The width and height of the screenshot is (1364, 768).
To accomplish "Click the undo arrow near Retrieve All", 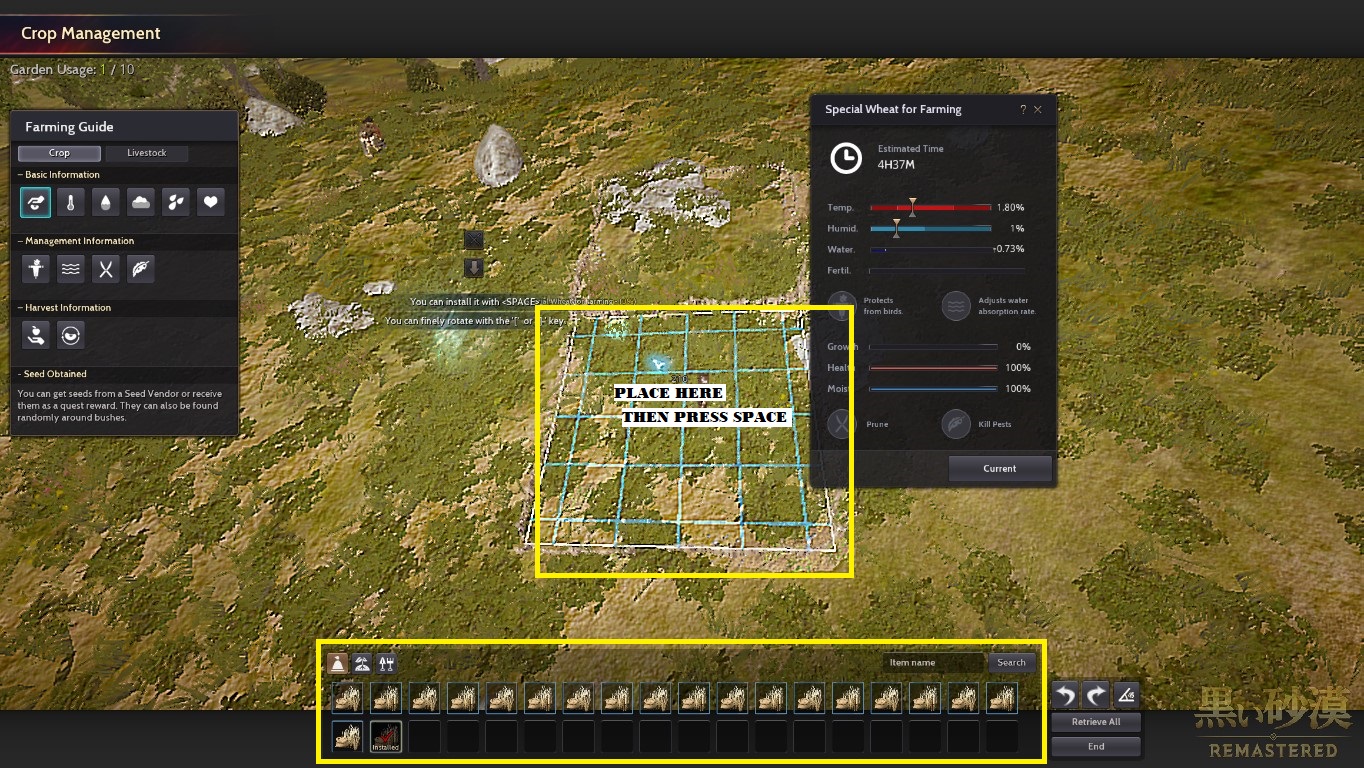I will click(1063, 694).
